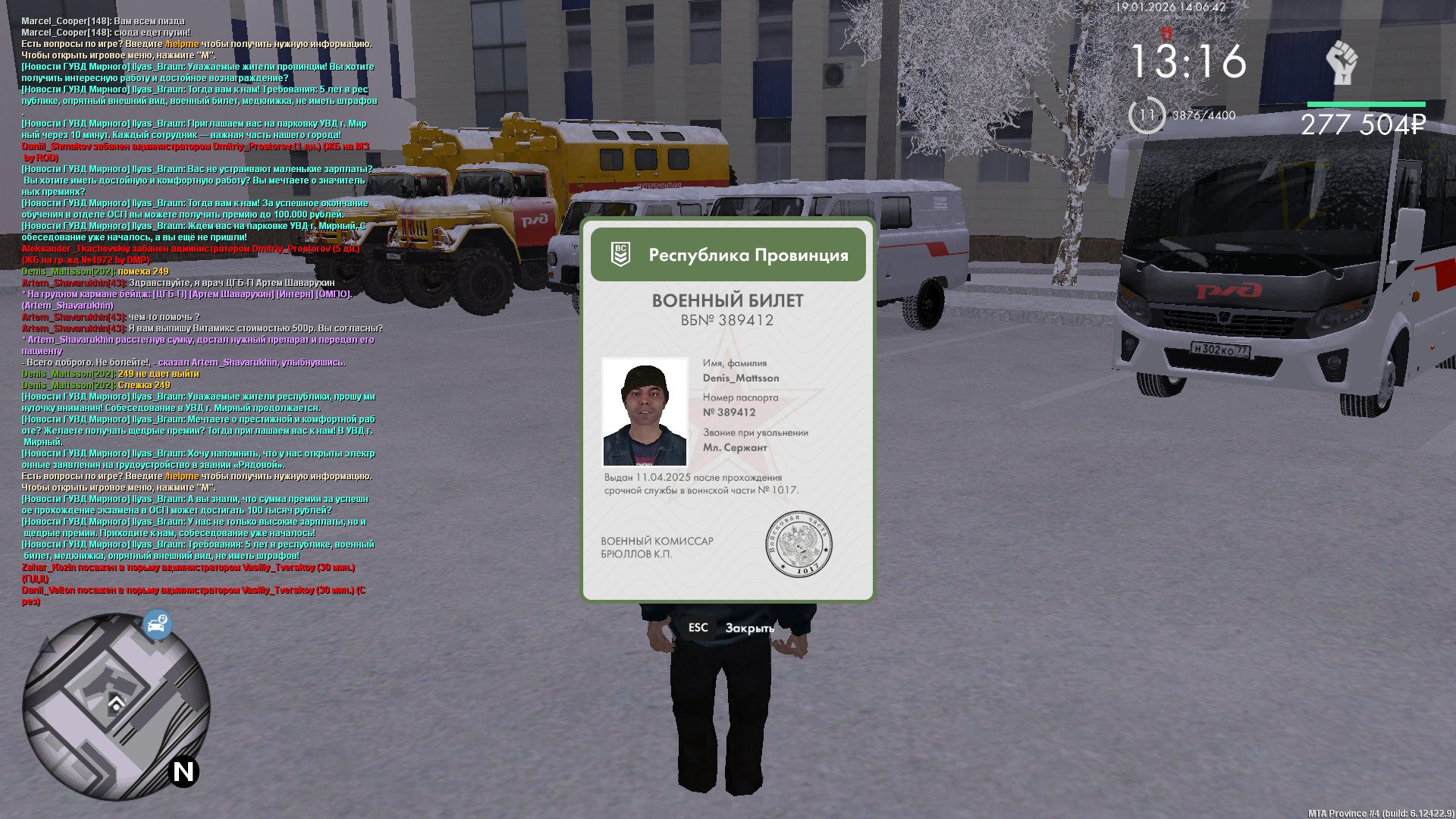Screen dimensions: 1456x819
Task: Click the North compass marker on minimap
Action: pyautogui.click(x=184, y=771)
